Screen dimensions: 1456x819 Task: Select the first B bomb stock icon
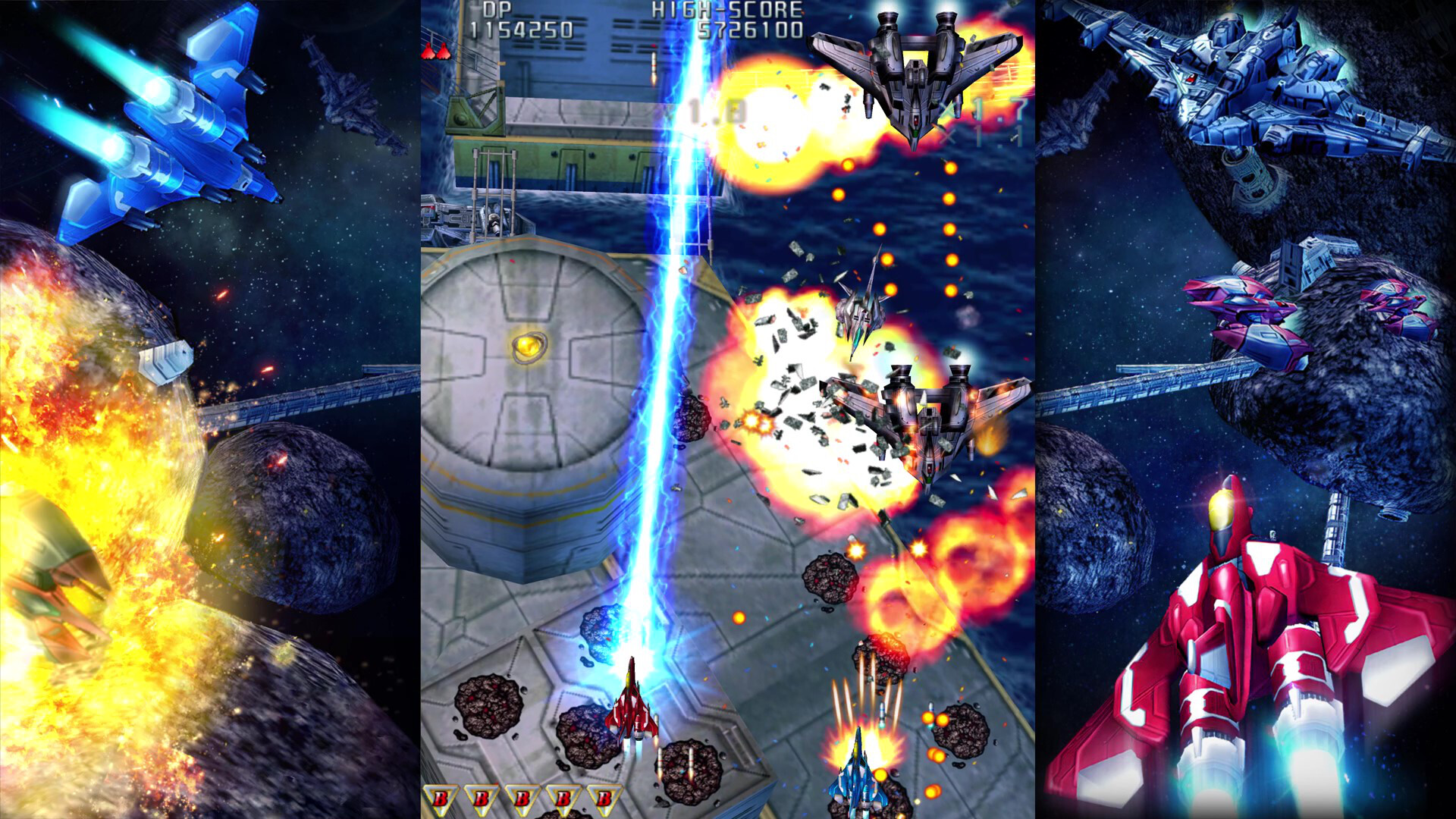(x=441, y=798)
